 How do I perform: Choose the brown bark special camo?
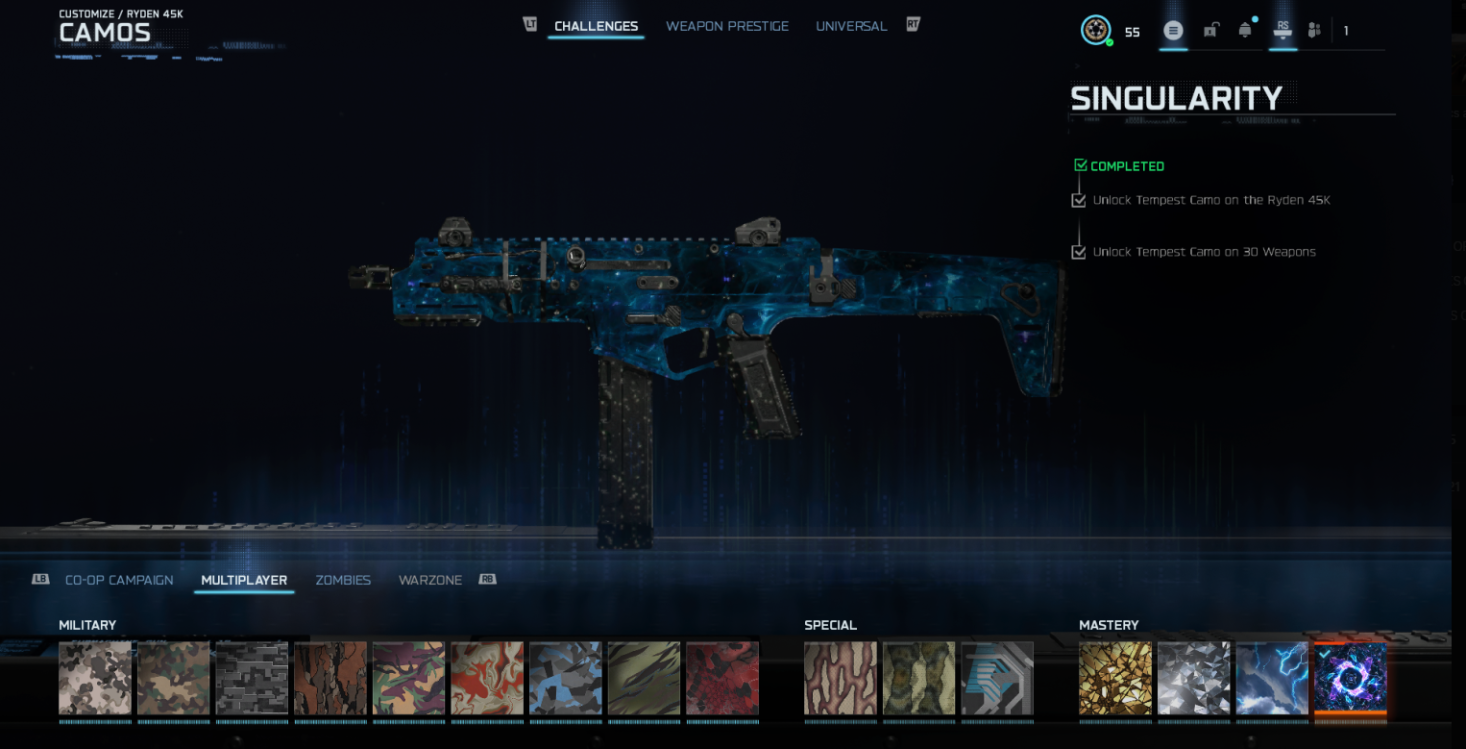[x=840, y=678]
